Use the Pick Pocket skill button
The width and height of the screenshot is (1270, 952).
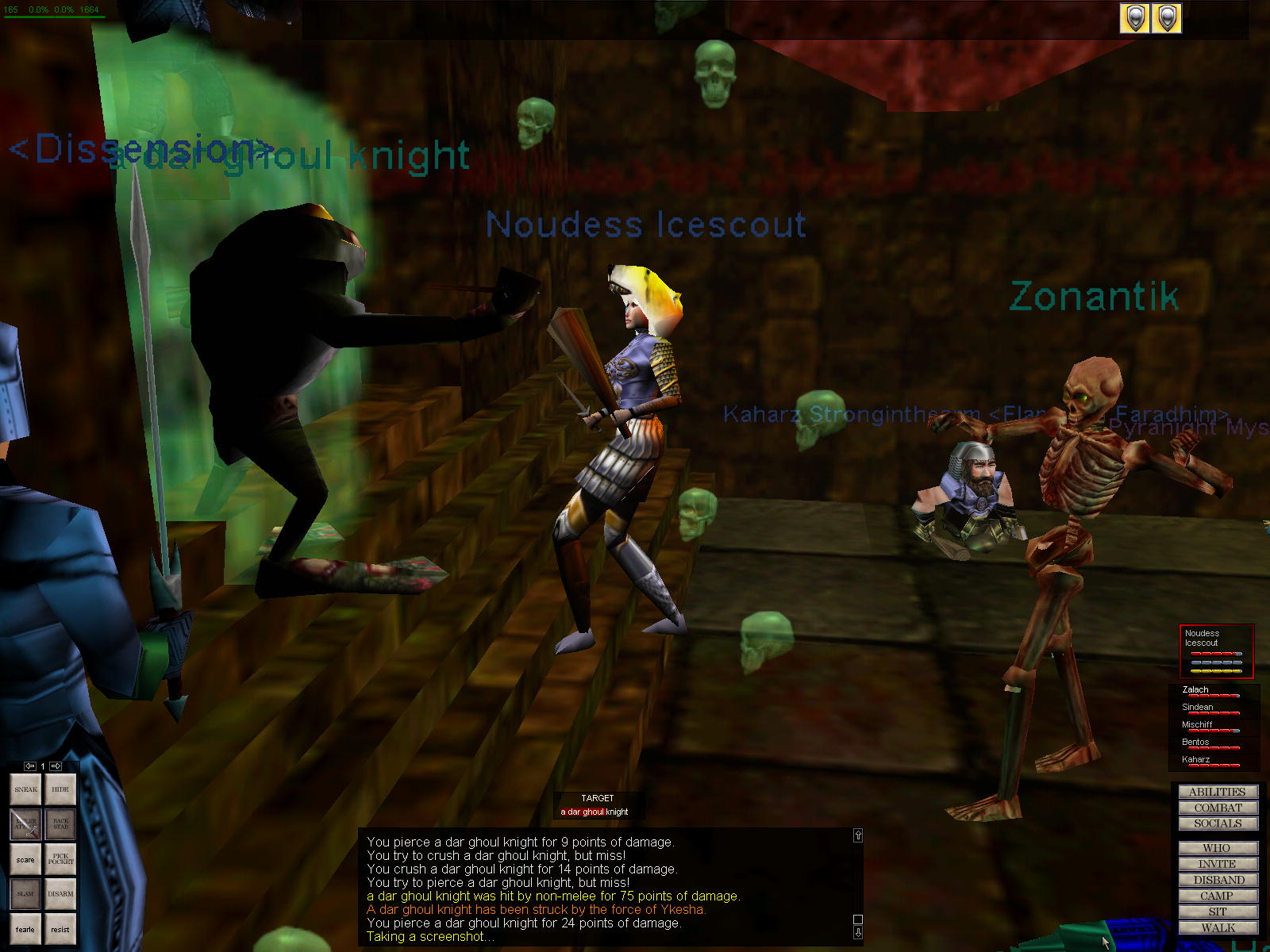click(x=60, y=859)
